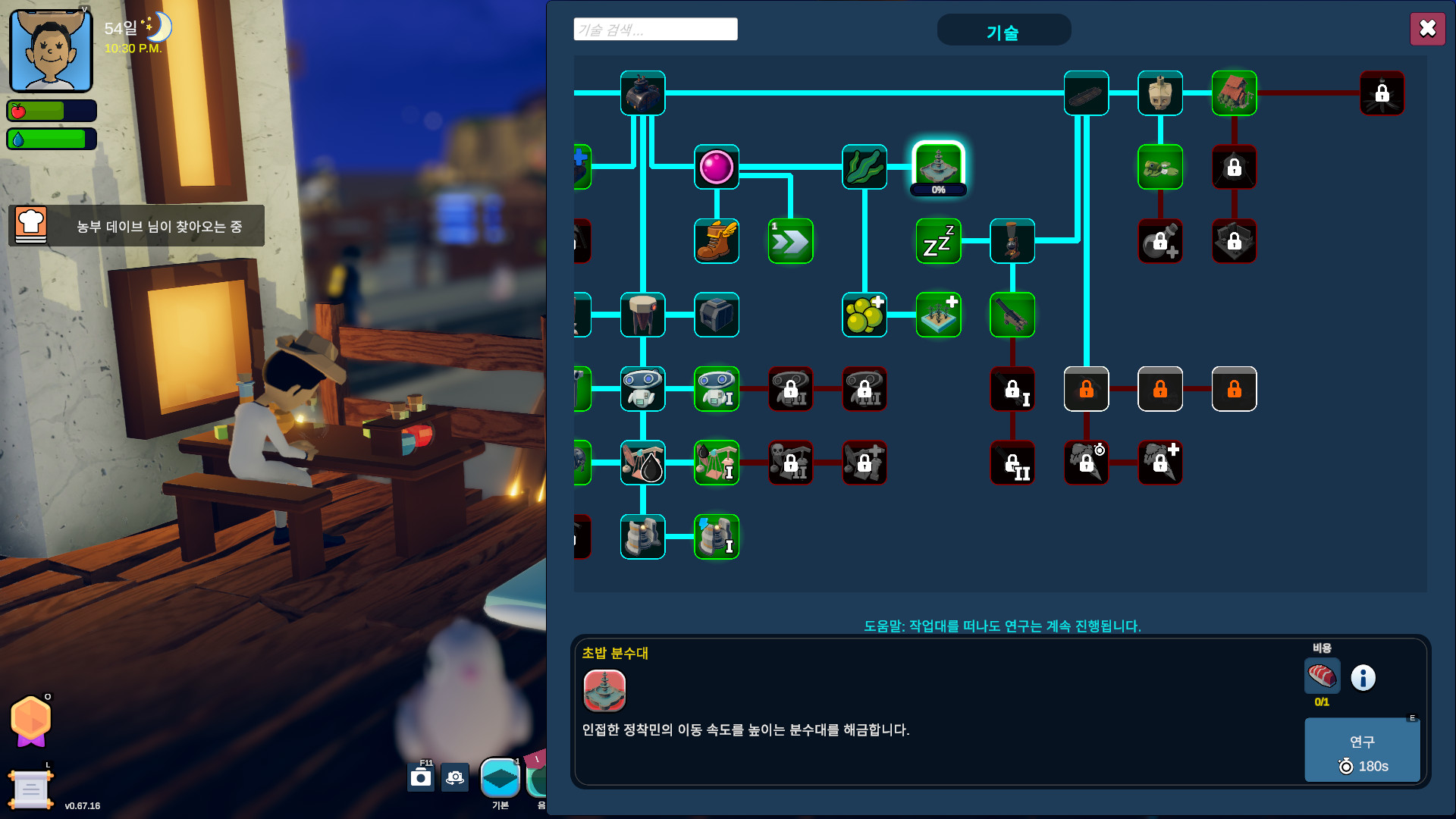Open the quest scroll icon
1456x819 pixels.
[x=30, y=789]
